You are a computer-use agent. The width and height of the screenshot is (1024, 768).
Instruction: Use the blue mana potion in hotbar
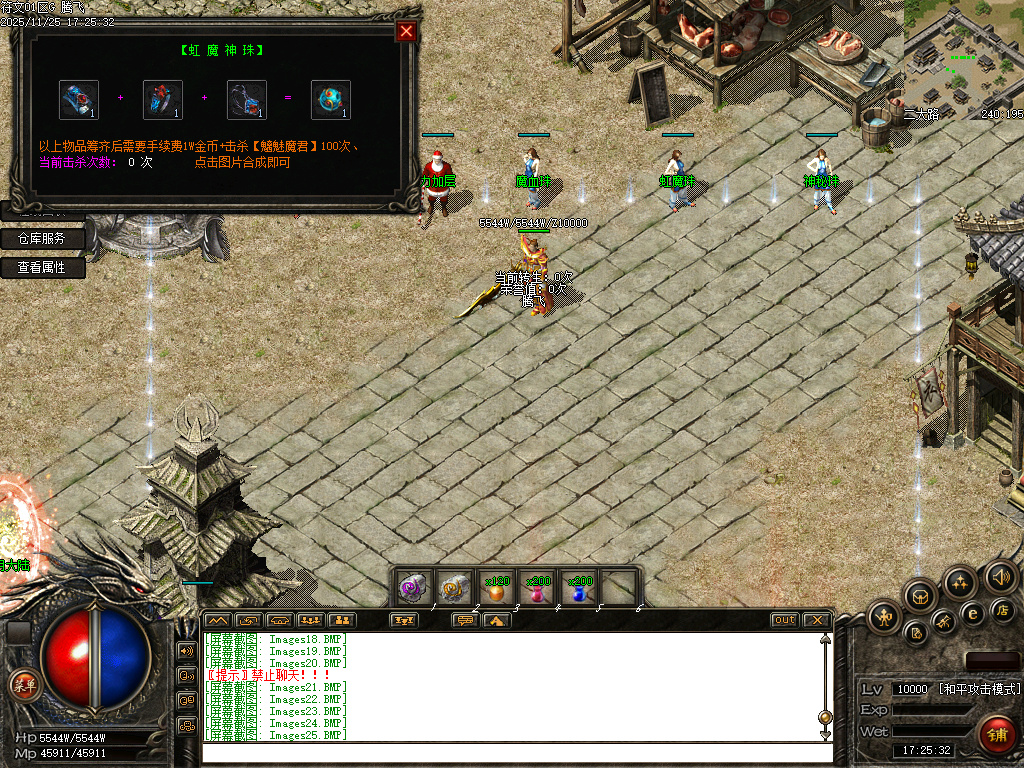click(x=579, y=589)
